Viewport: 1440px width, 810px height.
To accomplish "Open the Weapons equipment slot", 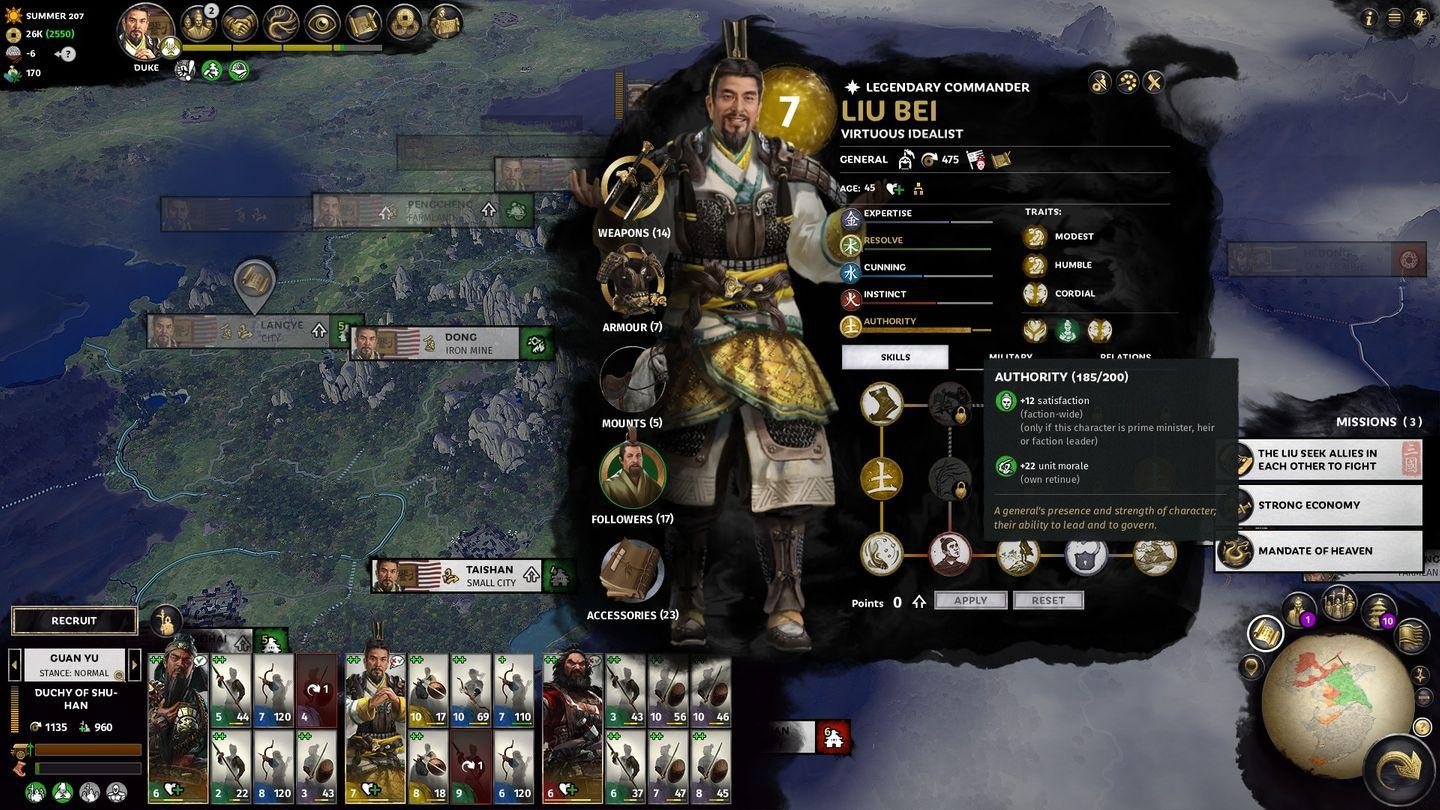I will (x=633, y=189).
